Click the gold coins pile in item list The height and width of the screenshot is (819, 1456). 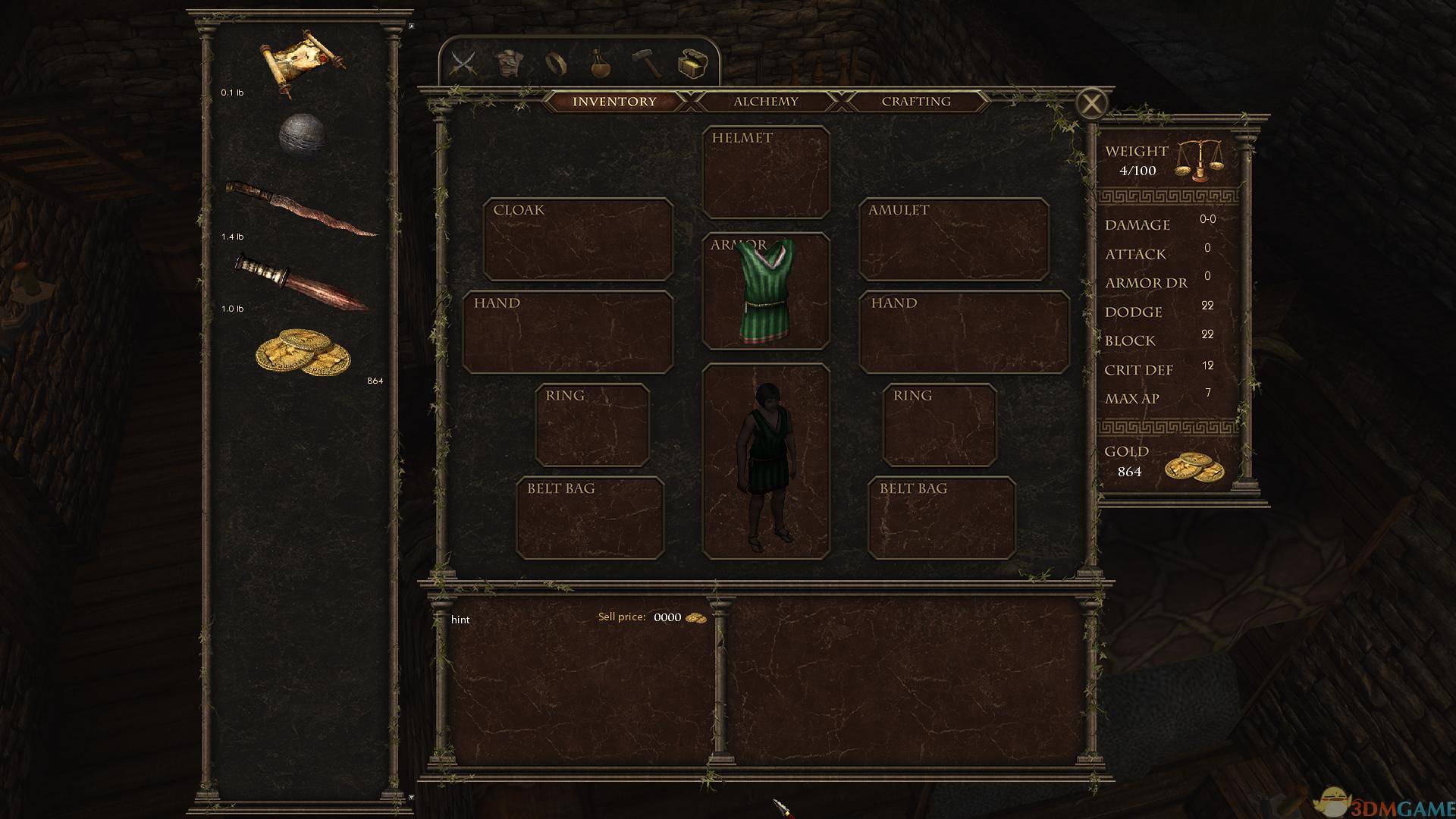coord(303,353)
